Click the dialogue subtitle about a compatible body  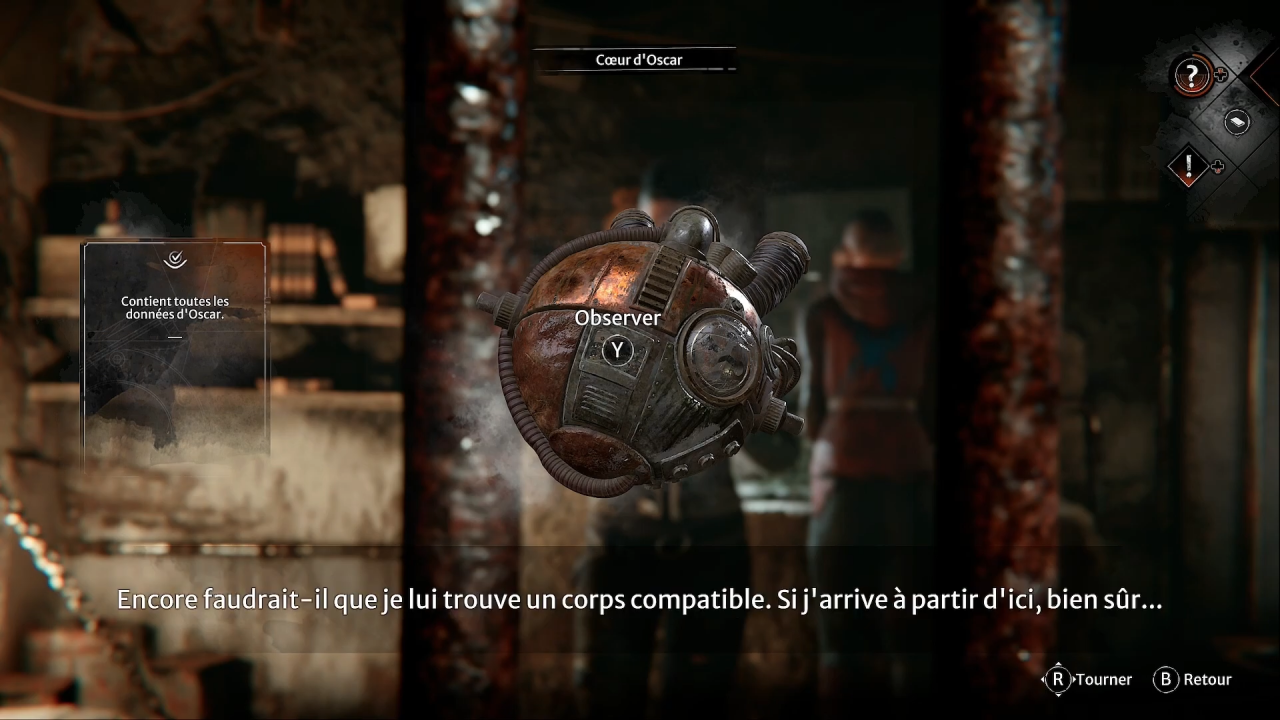click(640, 599)
